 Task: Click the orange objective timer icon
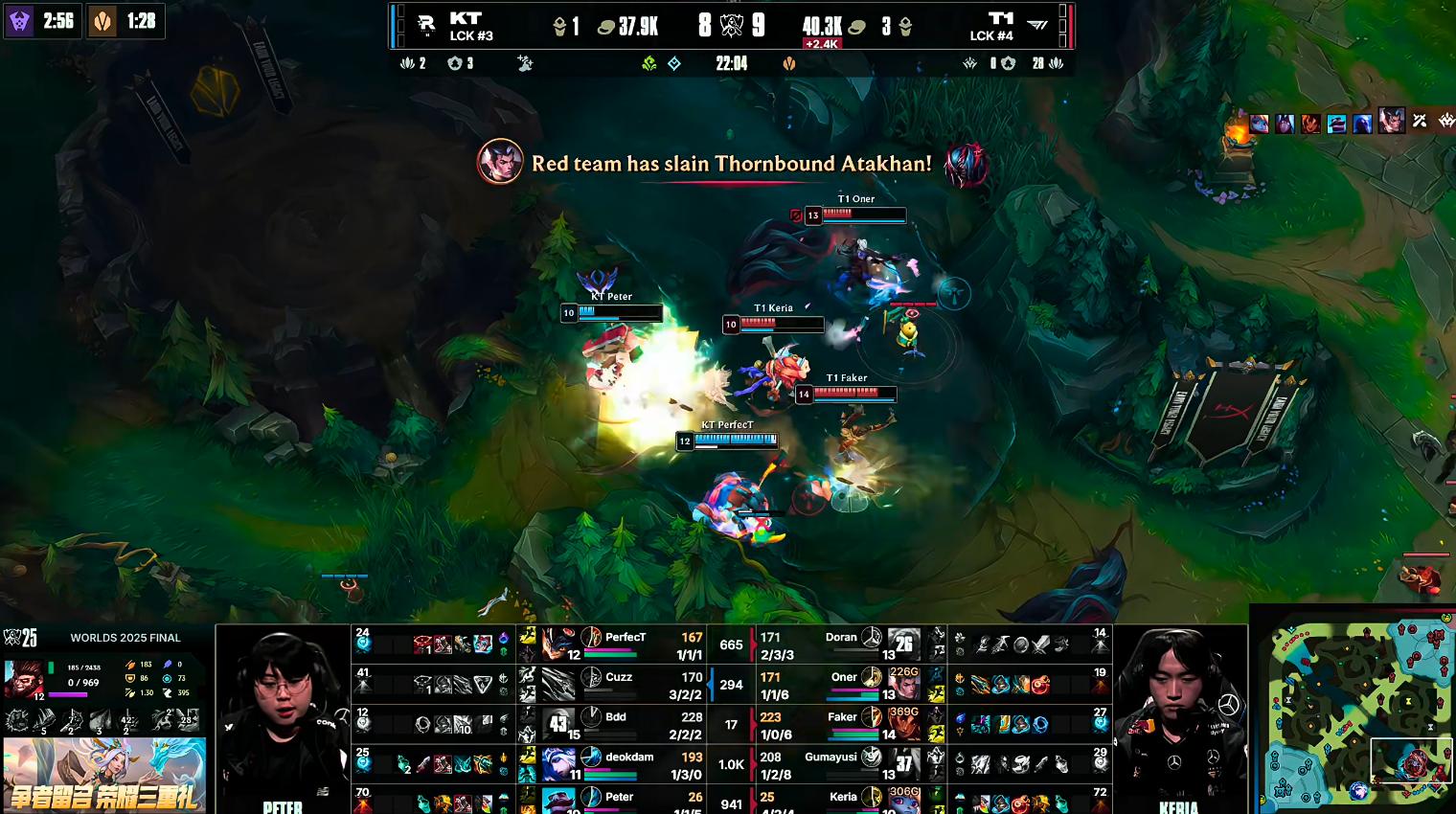tap(102, 21)
